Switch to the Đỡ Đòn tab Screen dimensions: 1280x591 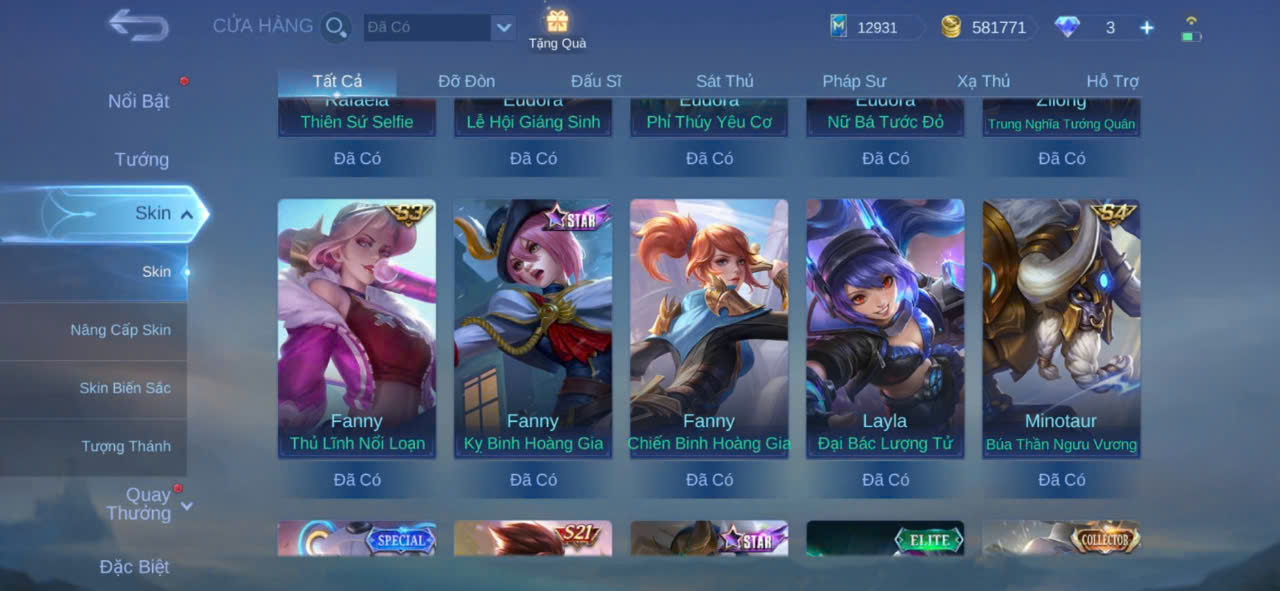(x=466, y=81)
